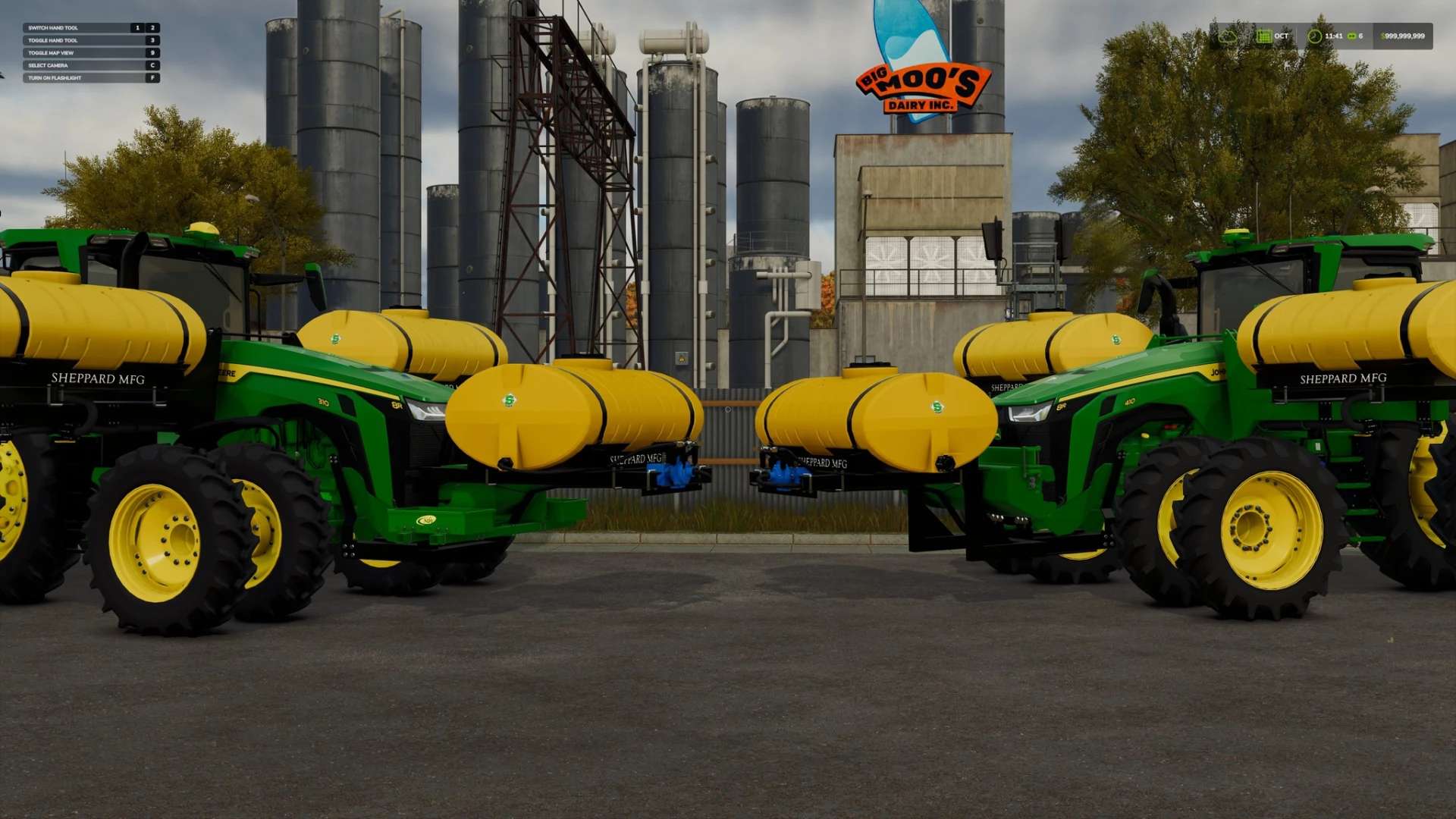Click the green fast-forward time scale icon
This screenshot has height=819, width=1456.
tap(1351, 36)
